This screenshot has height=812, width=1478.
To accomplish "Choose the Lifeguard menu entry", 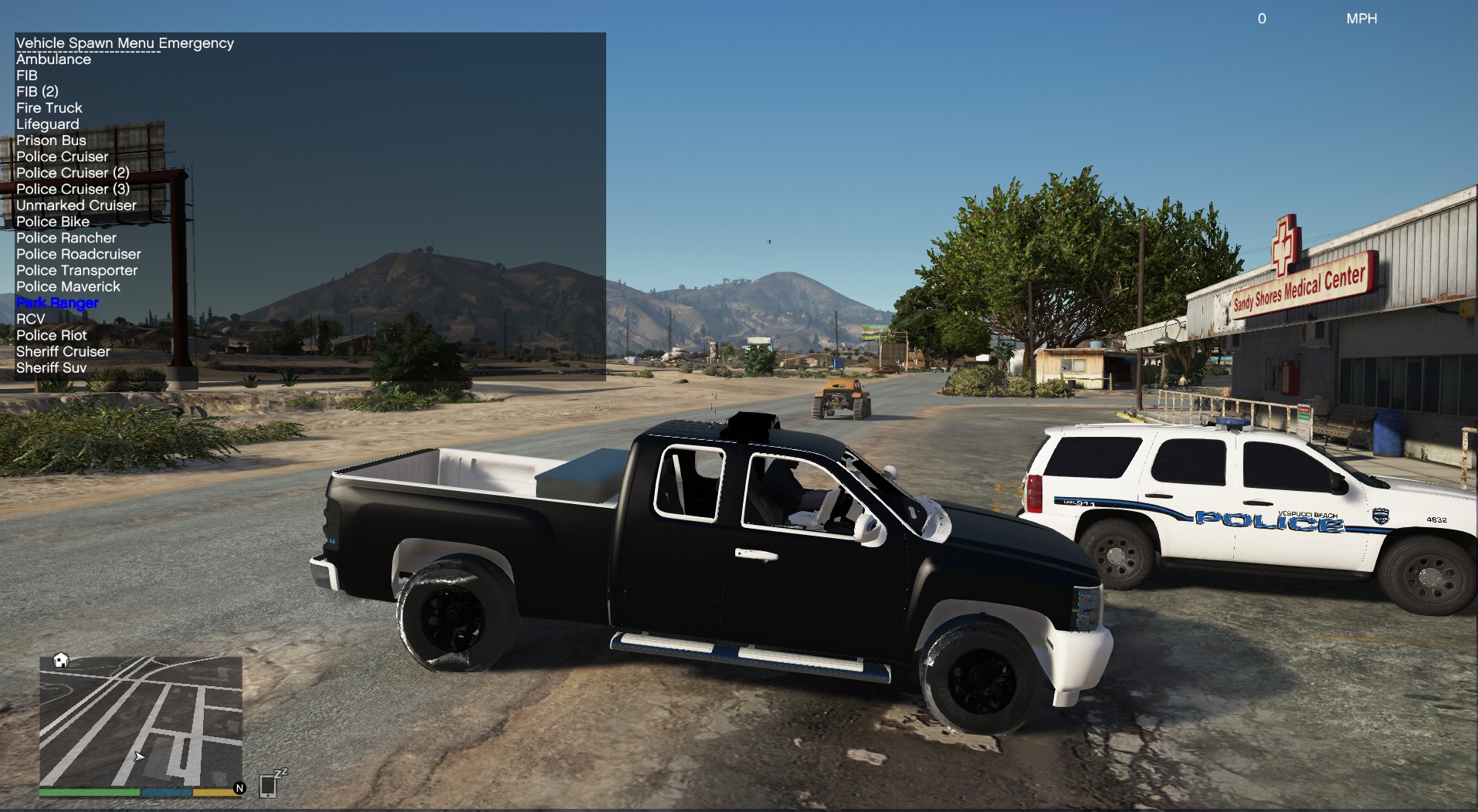I will click(48, 124).
